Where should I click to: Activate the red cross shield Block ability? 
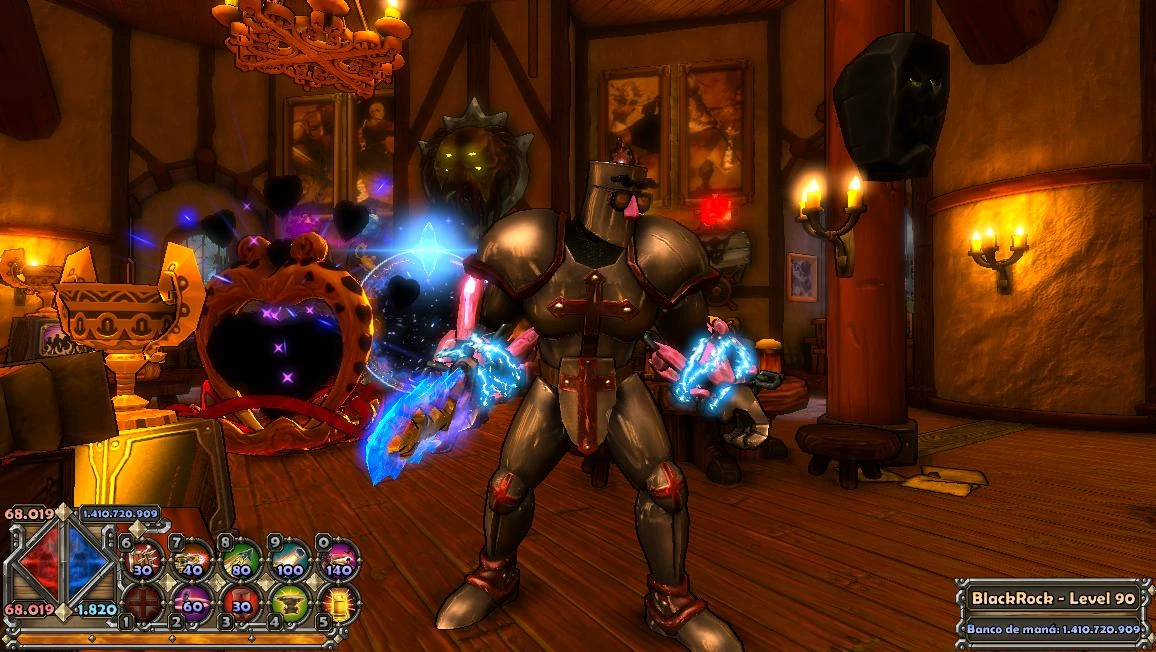coord(144,603)
